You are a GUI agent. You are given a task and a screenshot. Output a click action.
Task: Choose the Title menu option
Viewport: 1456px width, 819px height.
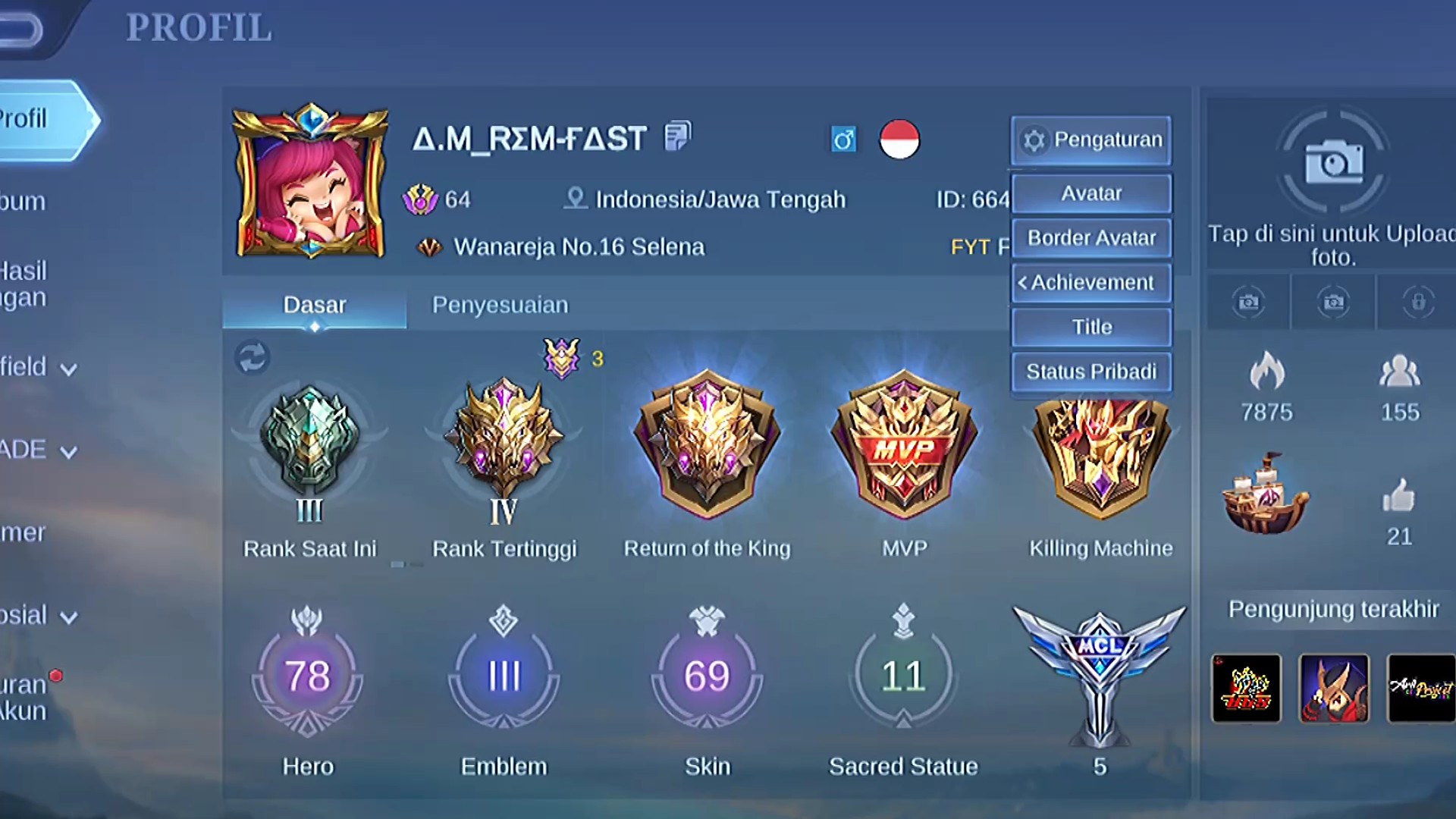pyautogui.click(x=1091, y=327)
